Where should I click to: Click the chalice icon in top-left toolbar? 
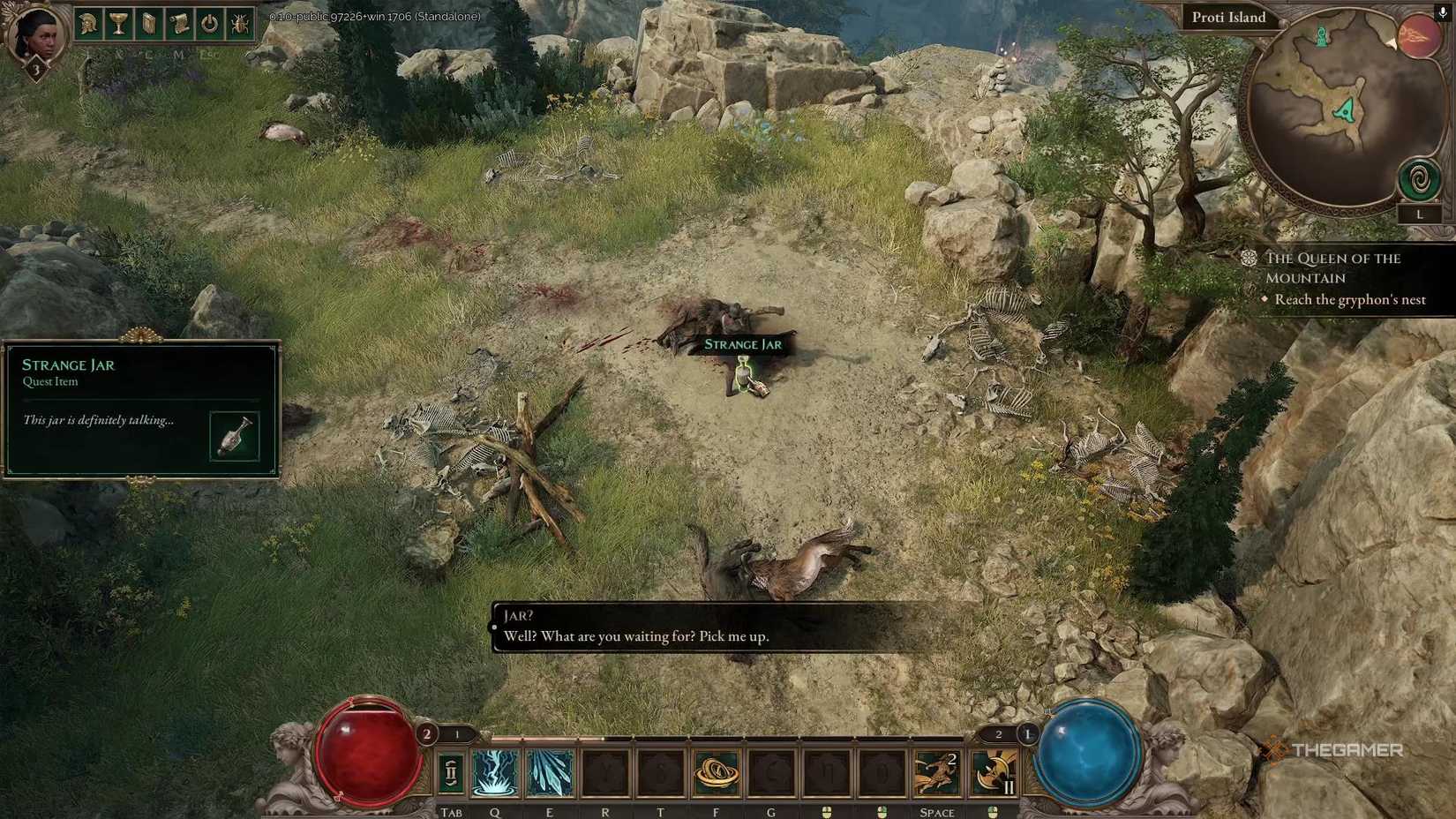[x=117, y=24]
